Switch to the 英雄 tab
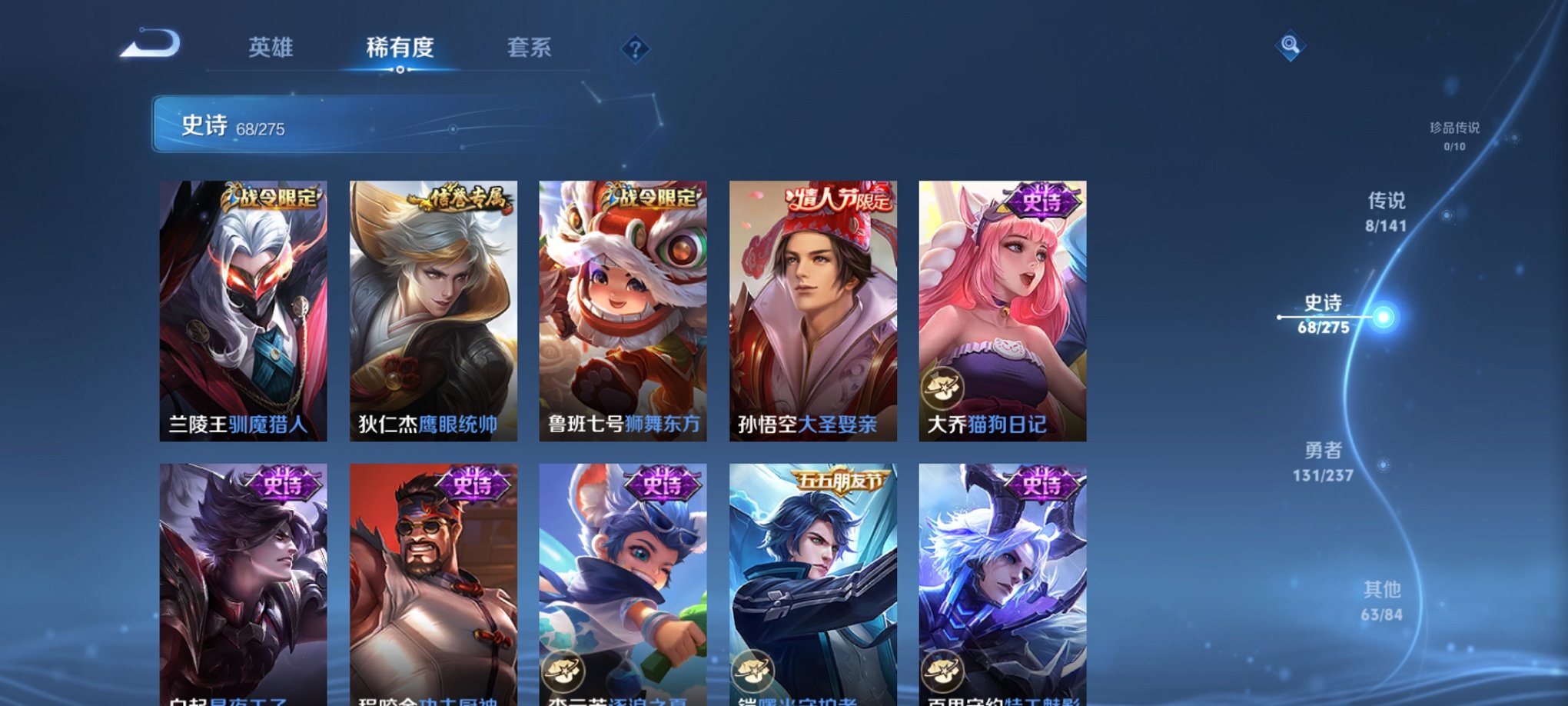1568x706 pixels. click(269, 48)
